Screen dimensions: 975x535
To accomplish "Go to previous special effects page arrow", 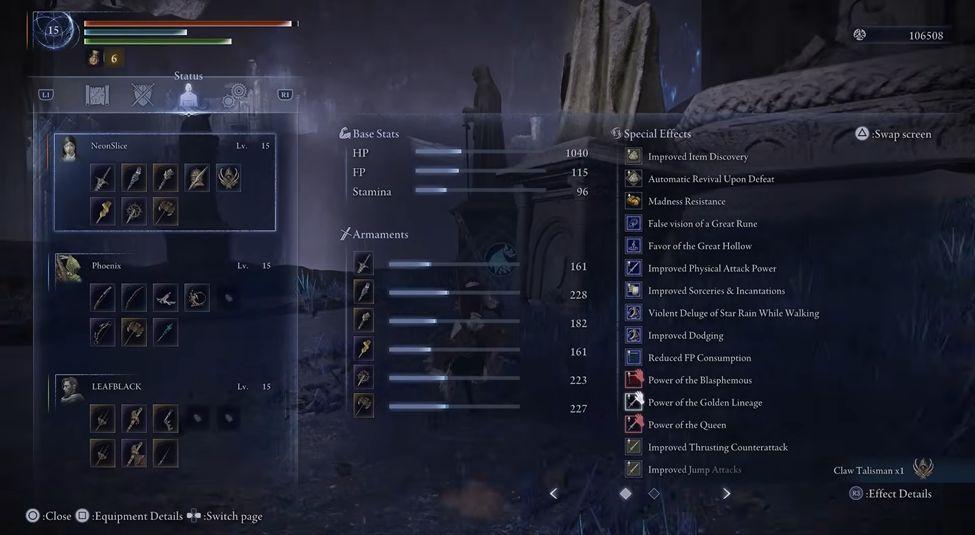I will click(554, 493).
